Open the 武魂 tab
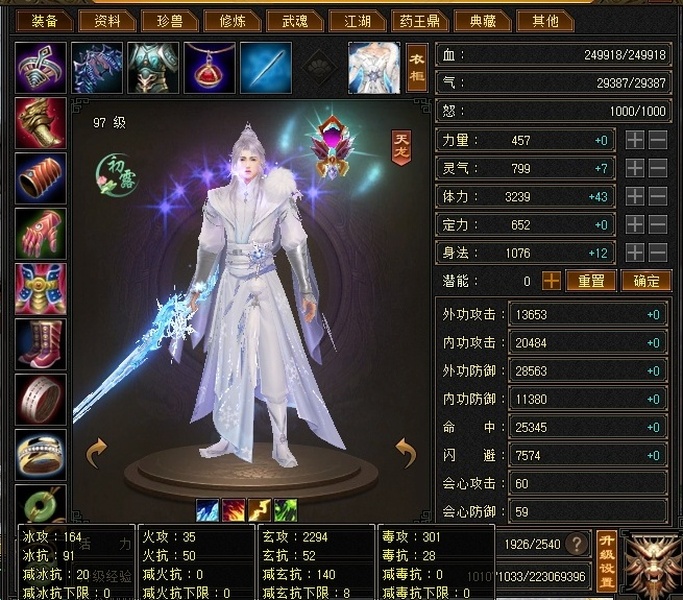 coord(295,20)
